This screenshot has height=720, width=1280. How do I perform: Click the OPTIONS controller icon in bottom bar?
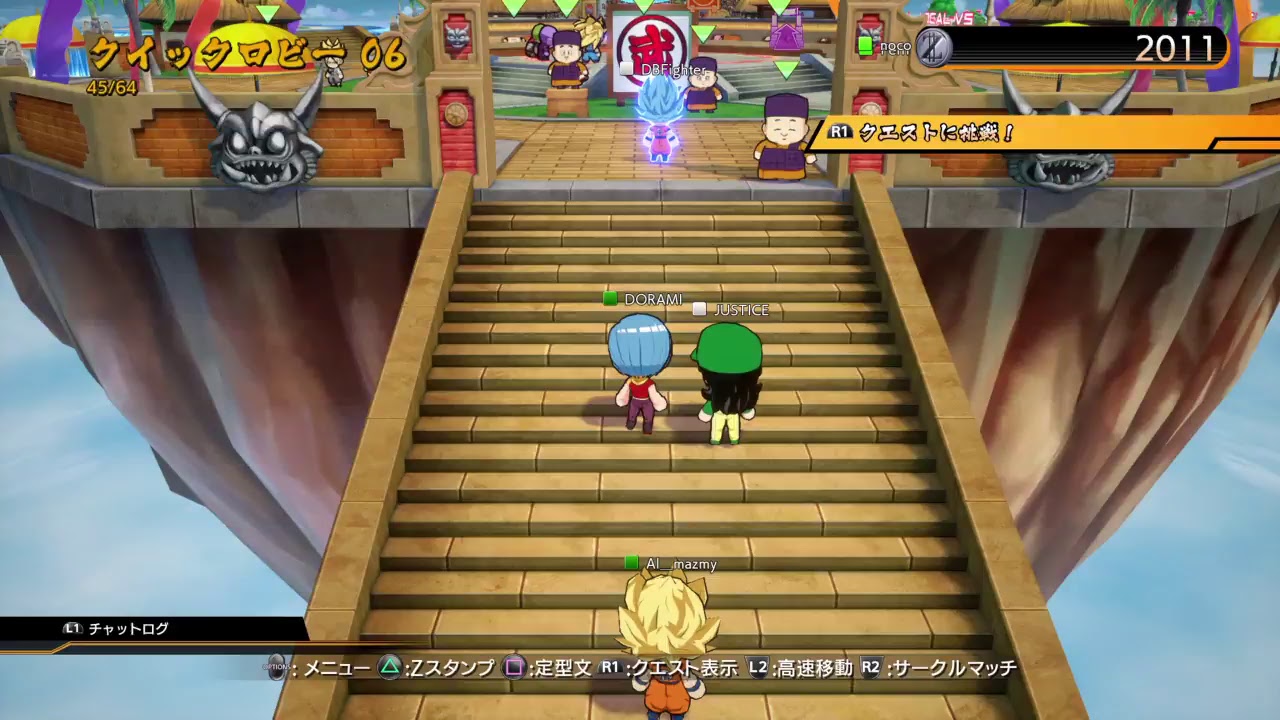pyautogui.click(x=277, y=668)
